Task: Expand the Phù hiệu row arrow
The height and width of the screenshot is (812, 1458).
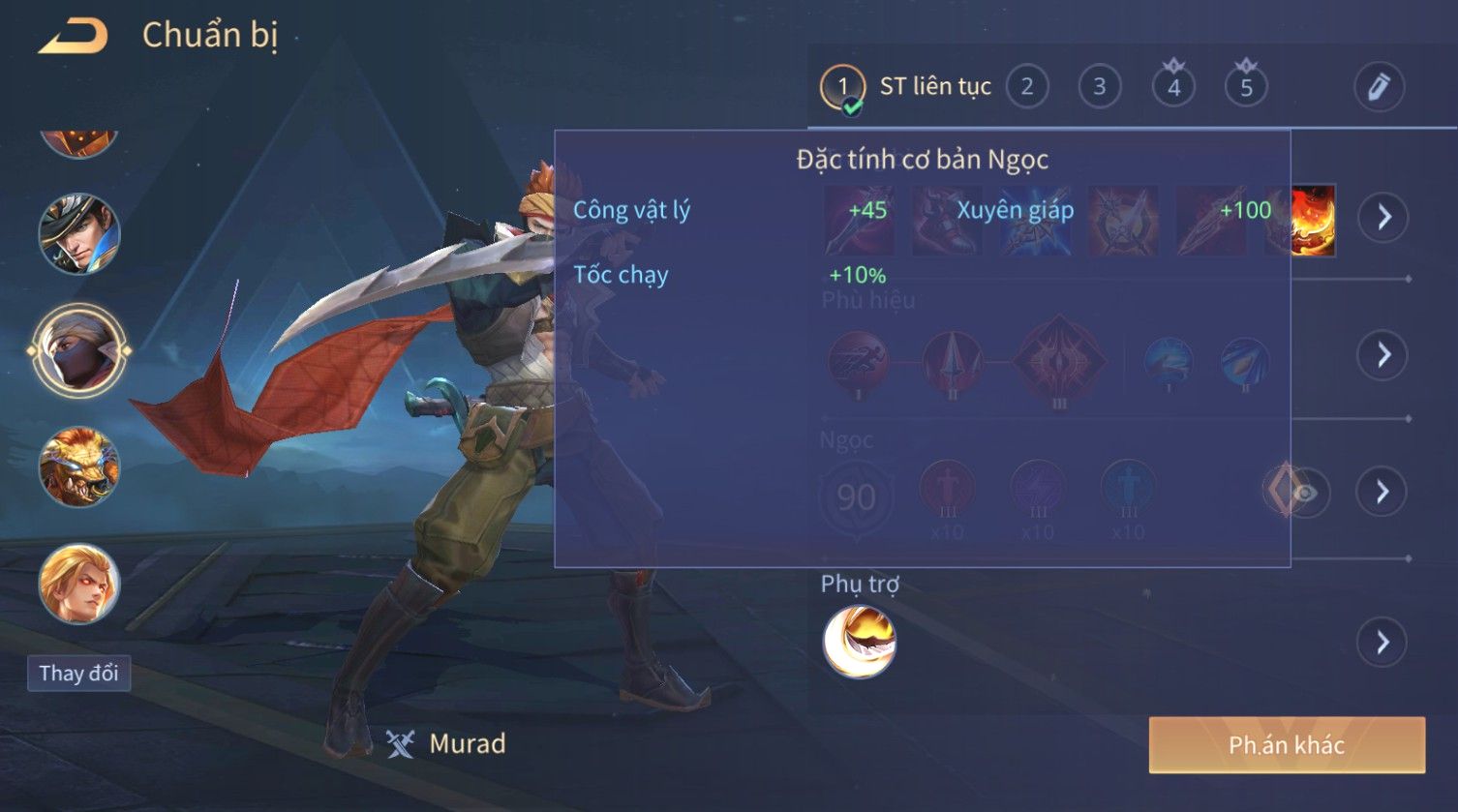Action: click(x=1382, y=355)
